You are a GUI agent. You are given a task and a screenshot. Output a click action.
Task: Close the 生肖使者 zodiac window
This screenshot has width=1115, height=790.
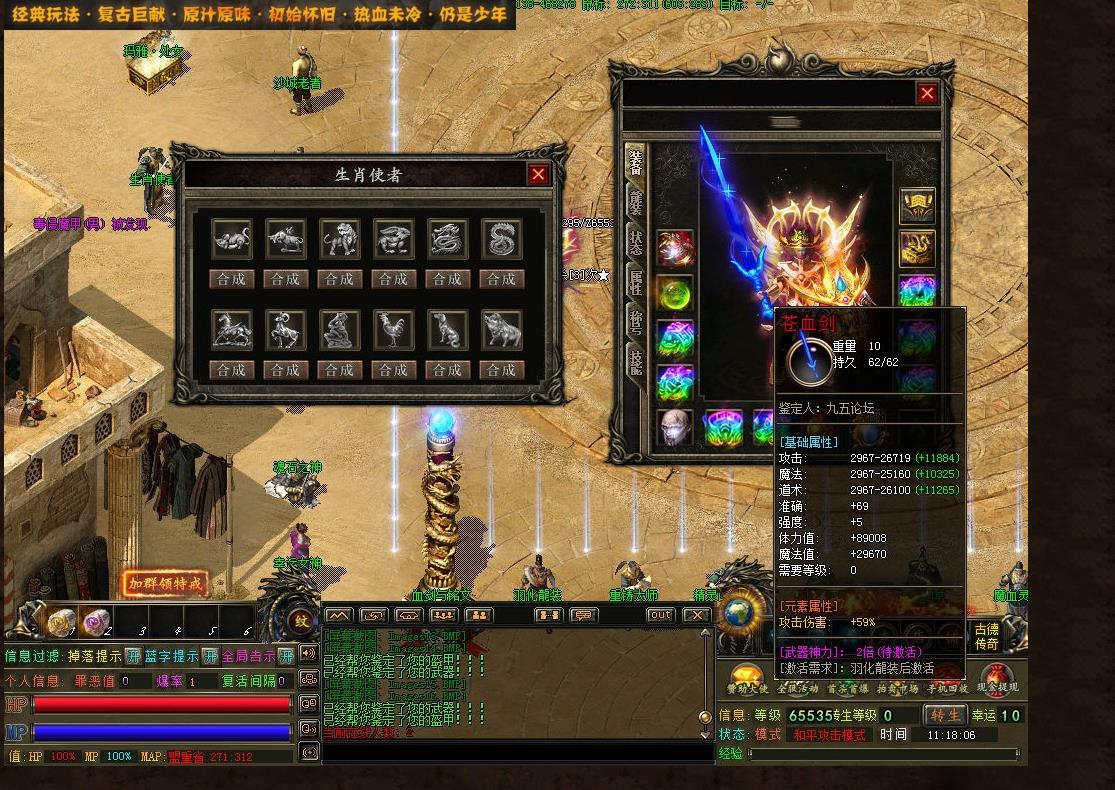click(538, 175)
